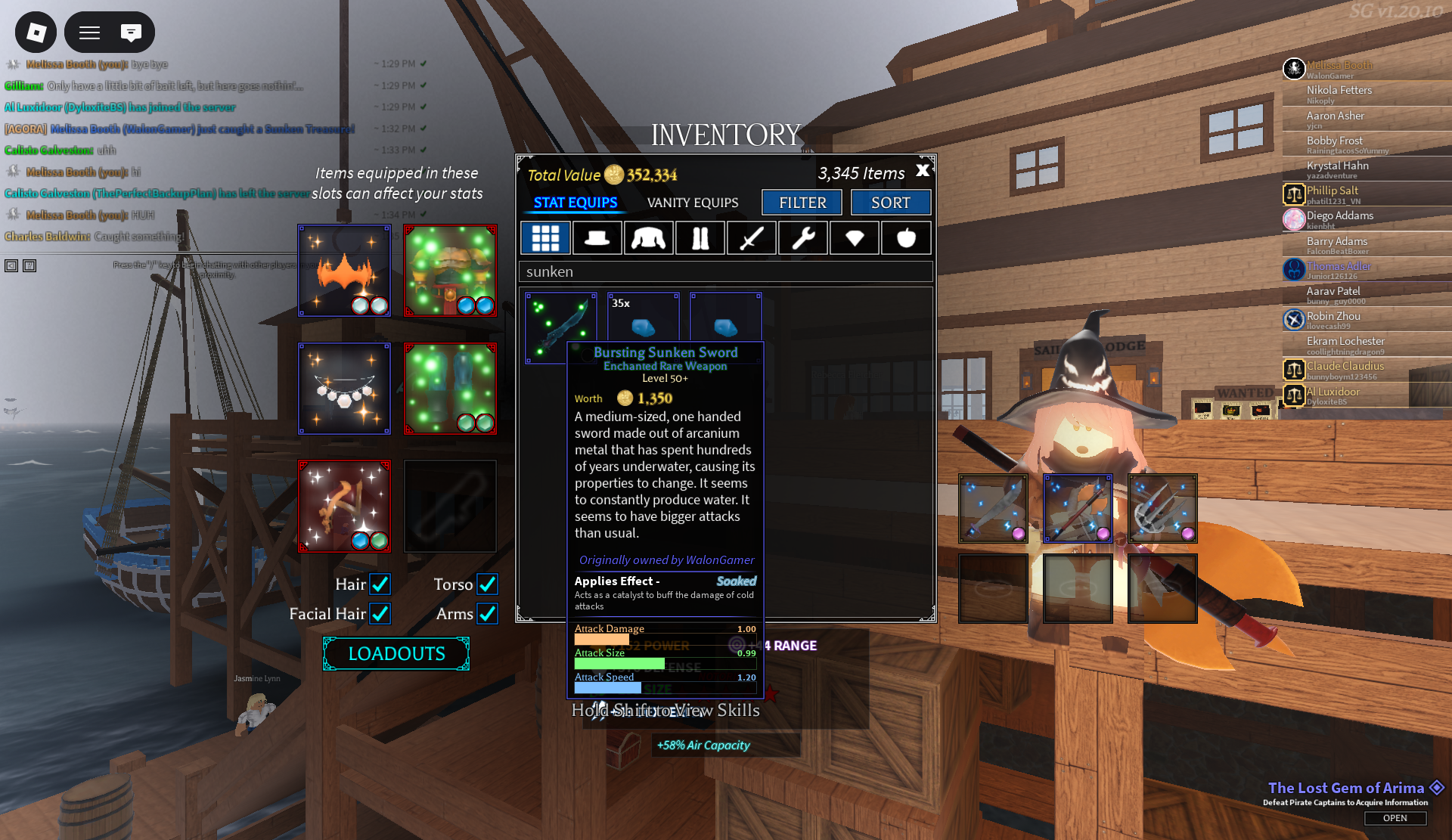
Task: Toggle the Hair visibility checkbox
Action: point(380,584)
